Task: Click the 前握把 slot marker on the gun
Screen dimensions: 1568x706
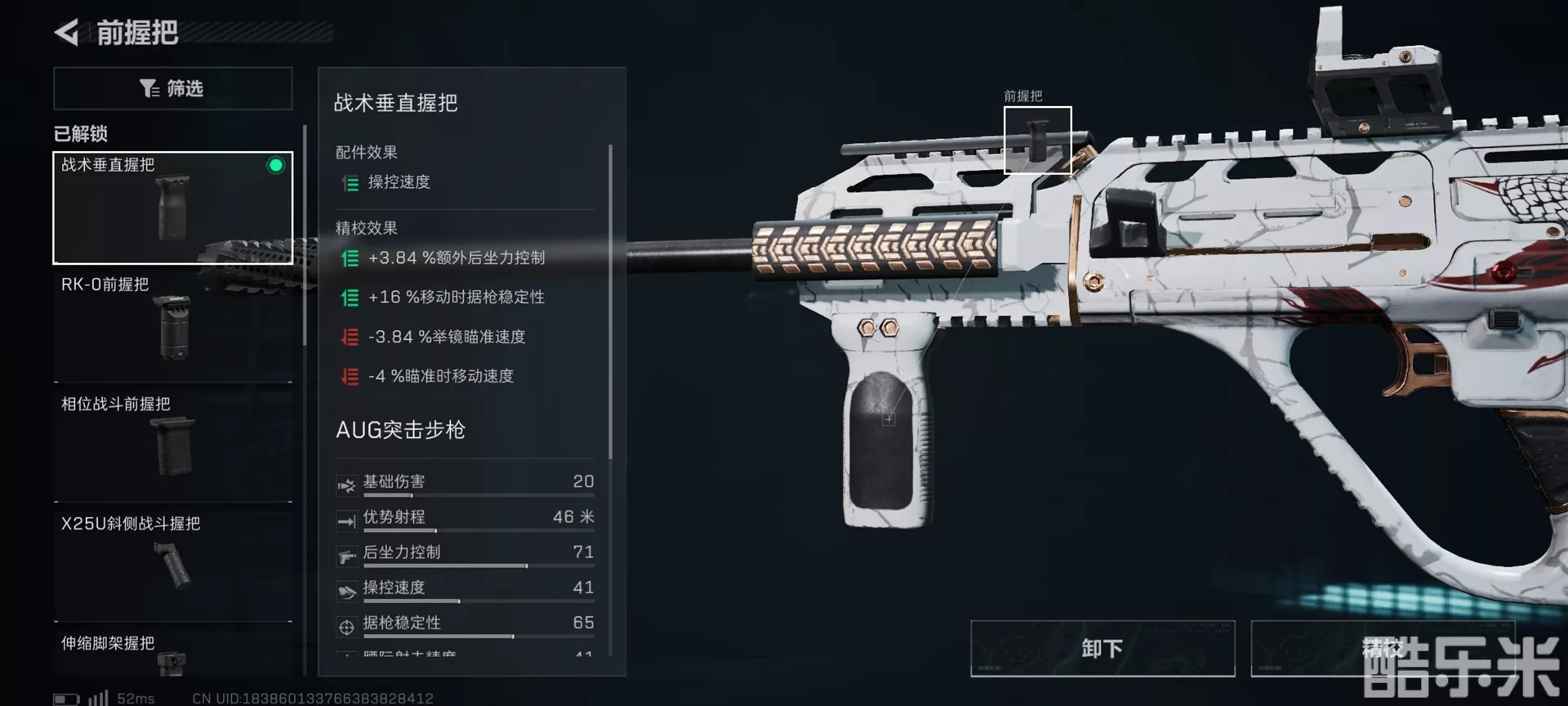Action: click(1037, 140)
